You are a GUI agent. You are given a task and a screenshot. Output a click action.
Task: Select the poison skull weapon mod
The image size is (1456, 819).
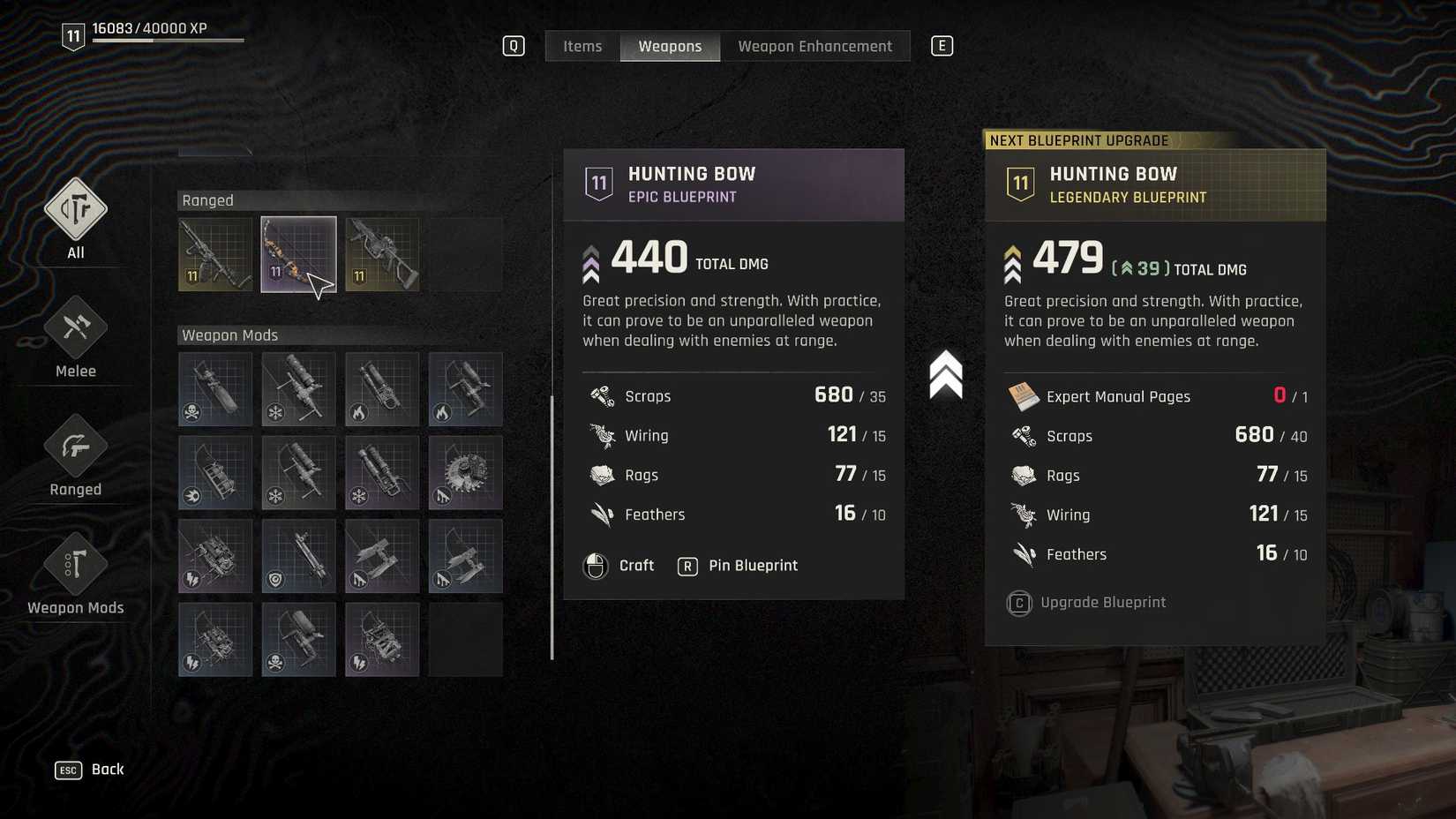(x=214, y=388)
